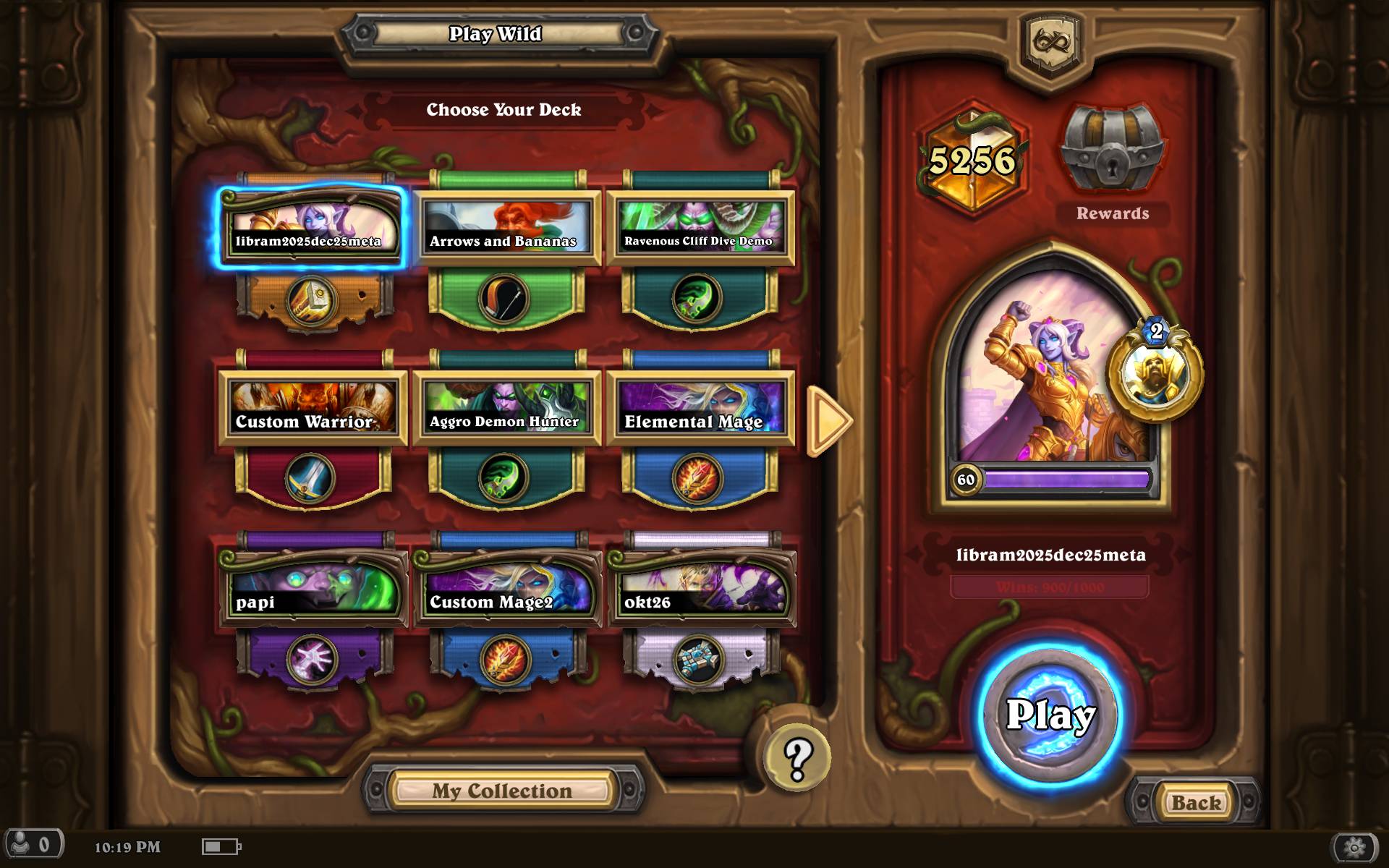1389x868 pixels.
Task: Open the friends list
Action: [x=33, y=845]
